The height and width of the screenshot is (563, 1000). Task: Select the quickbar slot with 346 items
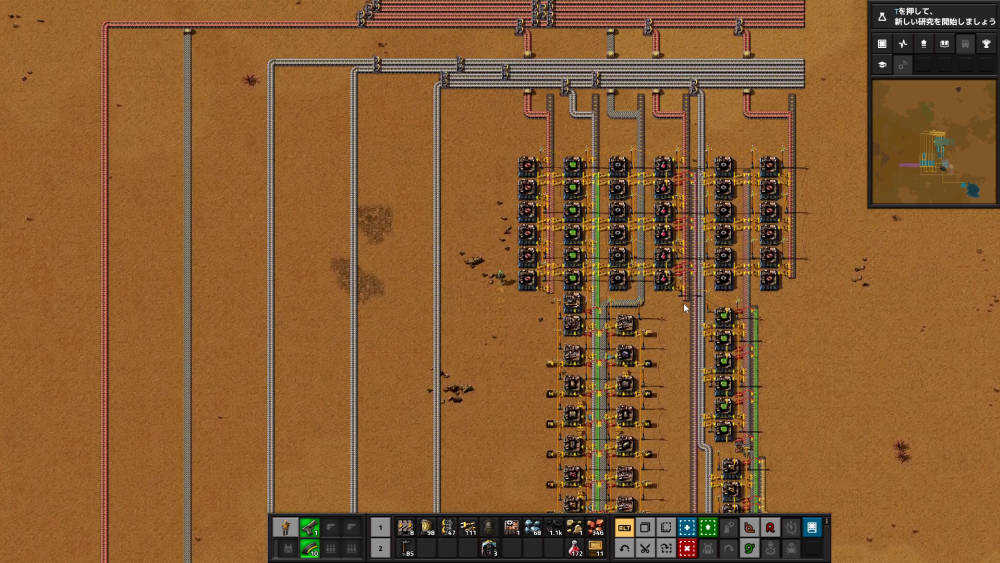point(596,527)
